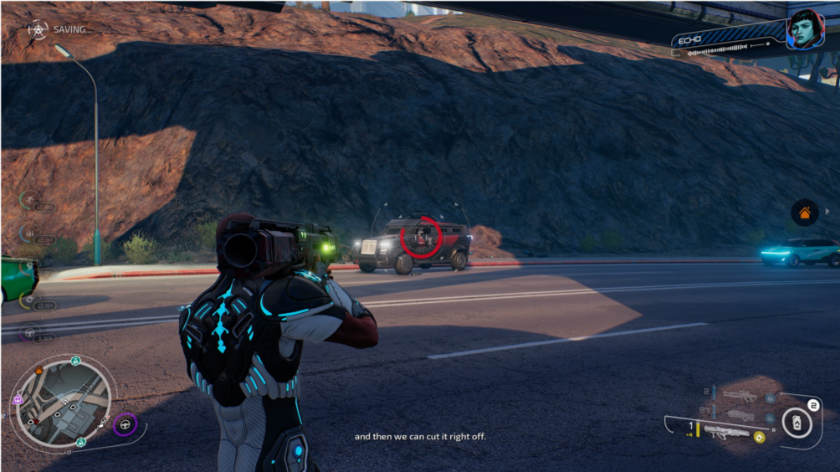Choose the grenade gadget icon
The height and width of the screenshot is (472, 840).
[x=795, y=423]
